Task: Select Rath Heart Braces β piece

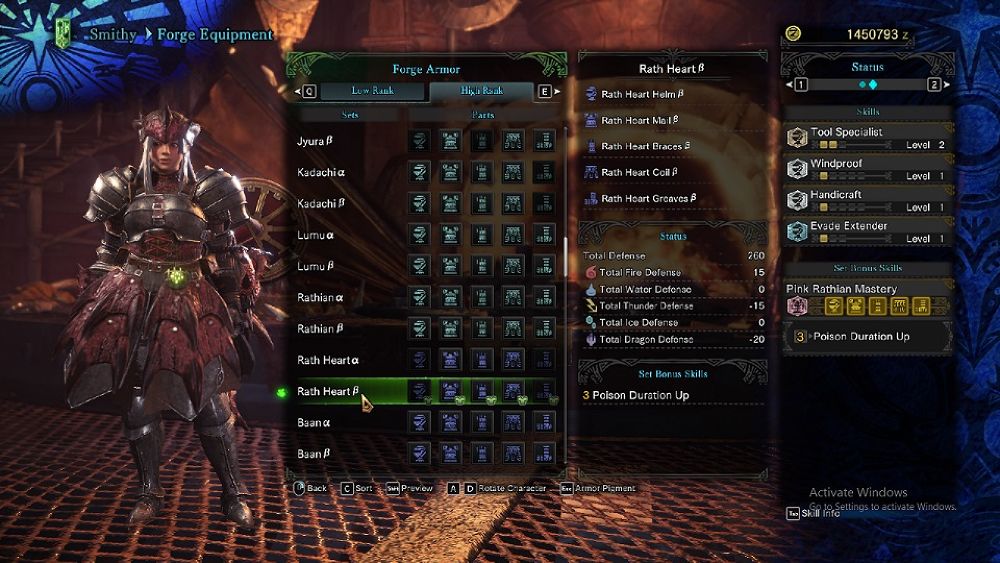Action: click(x=645, y=146)
